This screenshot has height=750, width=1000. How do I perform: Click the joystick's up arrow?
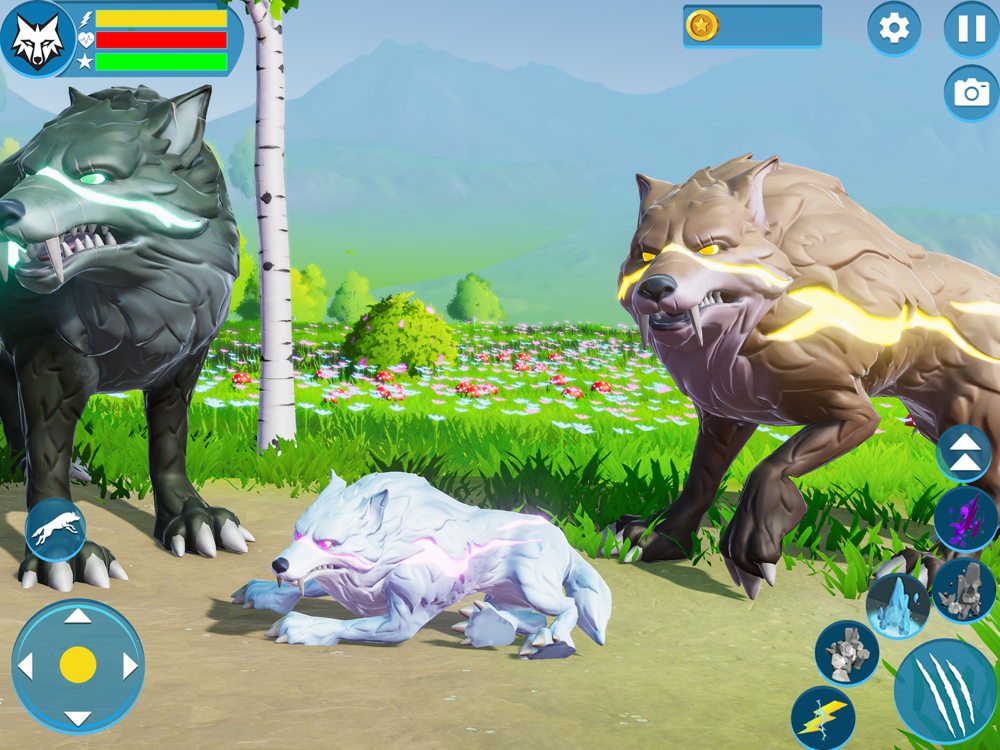point(78,616)
